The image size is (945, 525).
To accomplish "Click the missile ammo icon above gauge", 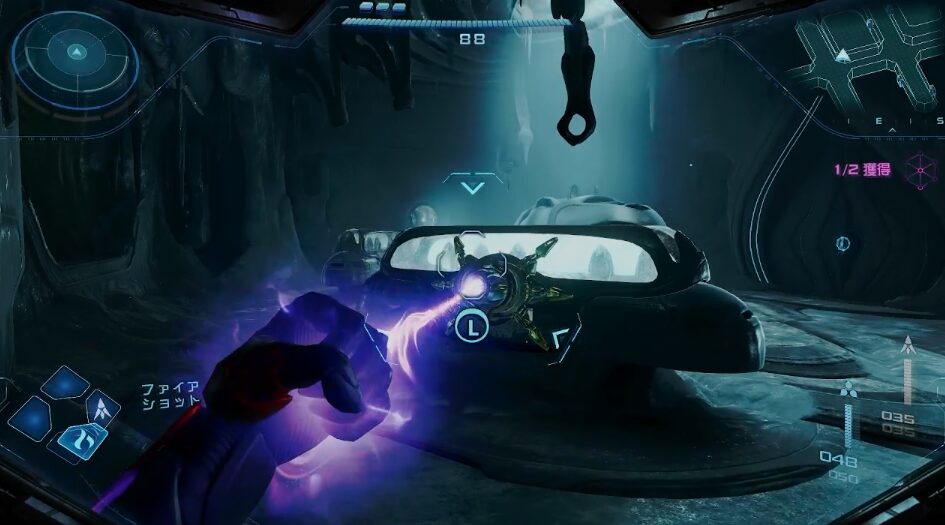I will [908, 347].
